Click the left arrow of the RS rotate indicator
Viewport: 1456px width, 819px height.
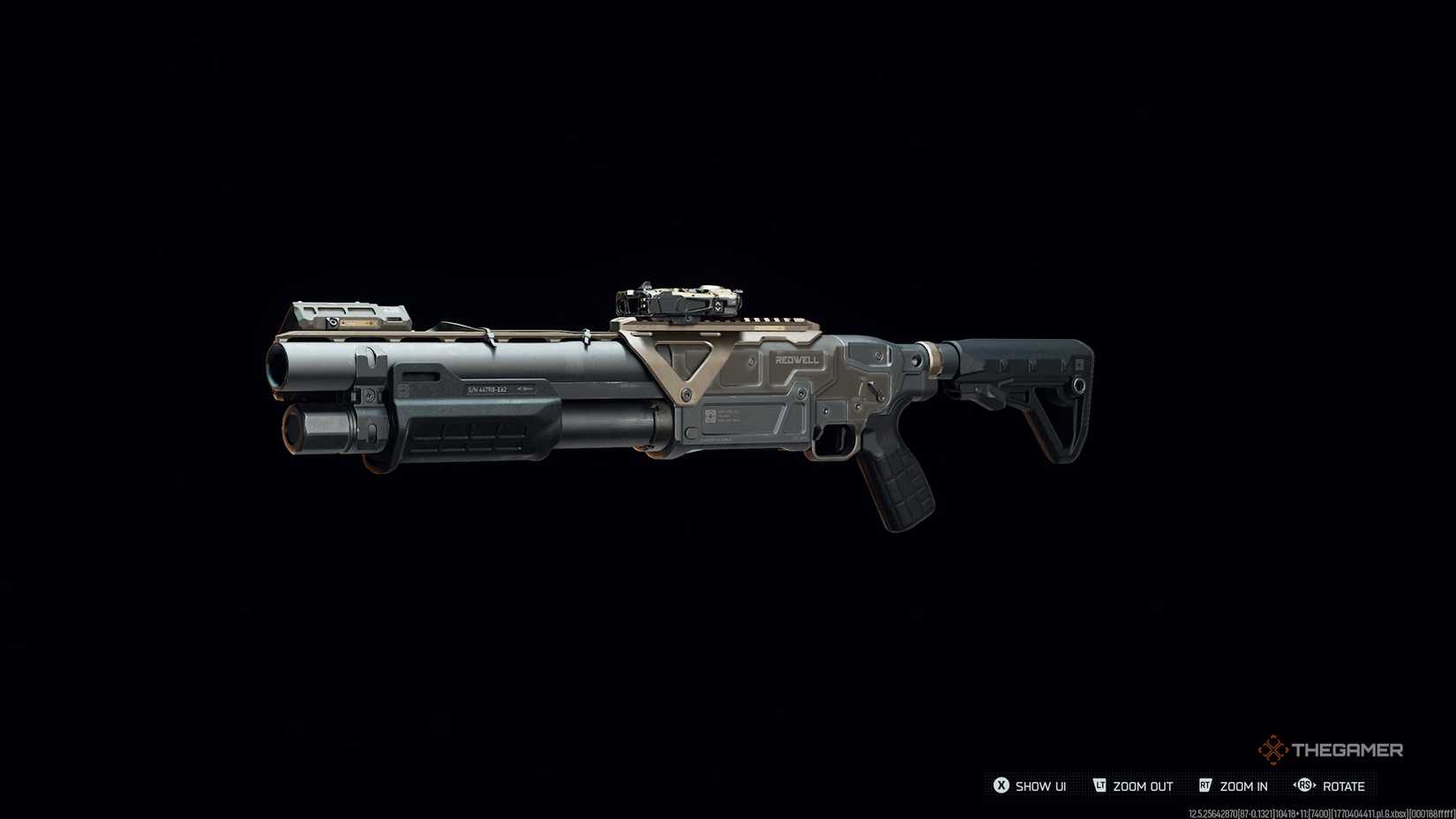pyautogui.click(x=1294, y=786)
